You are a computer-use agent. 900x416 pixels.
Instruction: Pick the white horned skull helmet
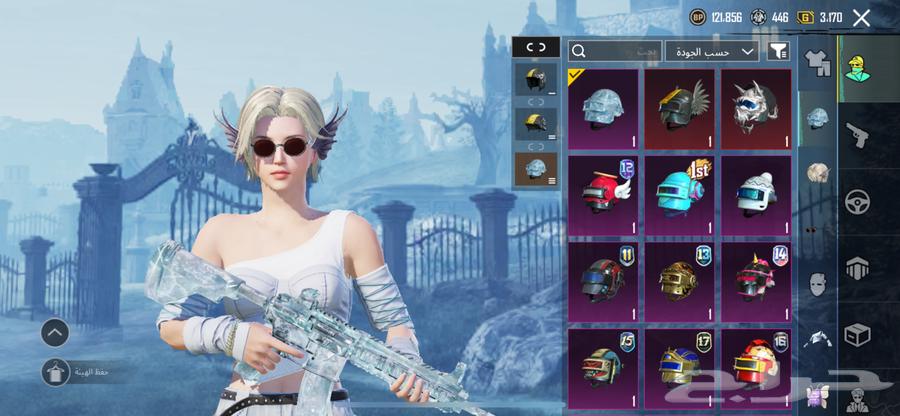coord(755,109)
